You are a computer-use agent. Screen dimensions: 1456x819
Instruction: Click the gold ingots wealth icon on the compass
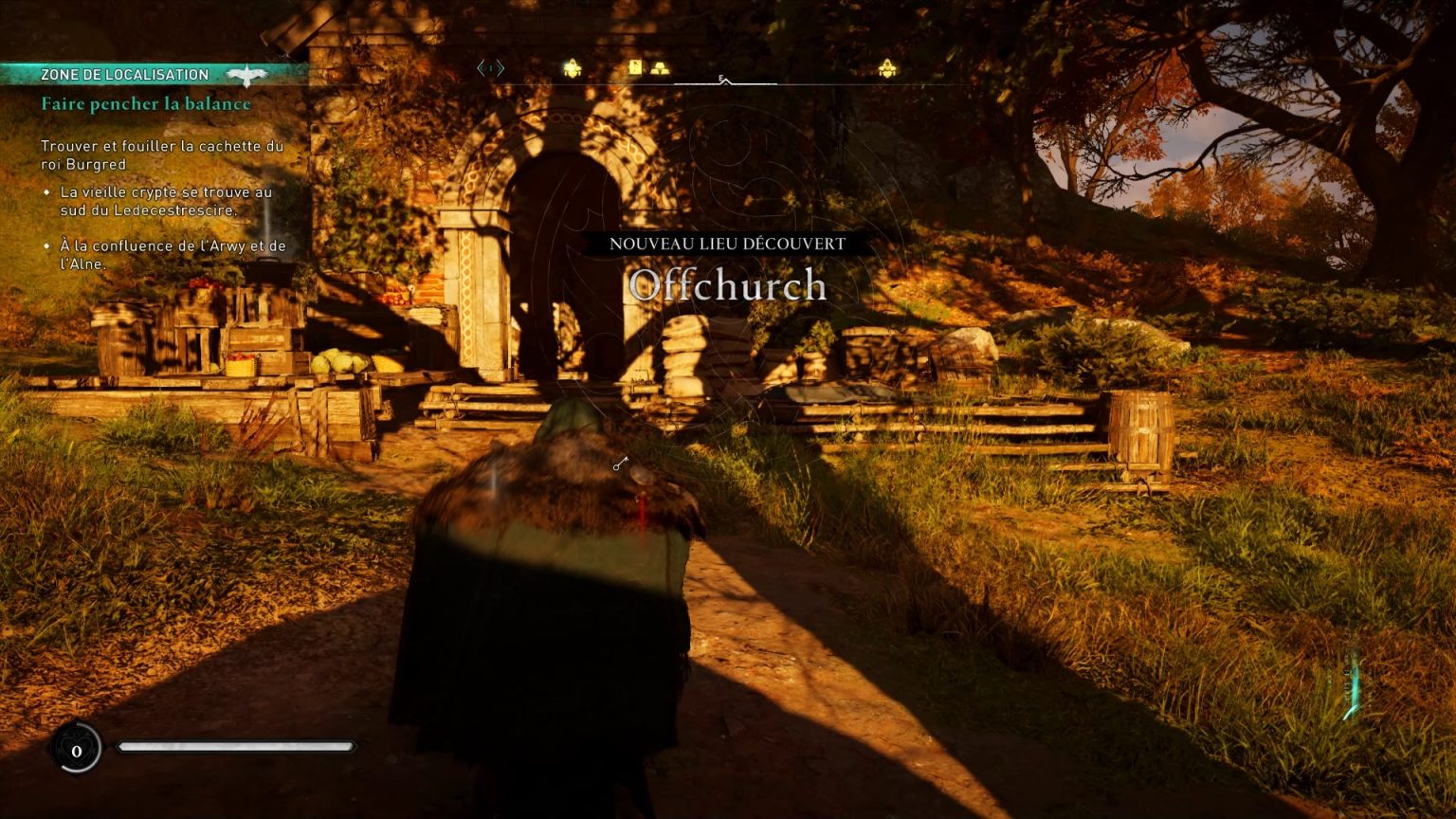pyautogui.click(x=661, y=68)
